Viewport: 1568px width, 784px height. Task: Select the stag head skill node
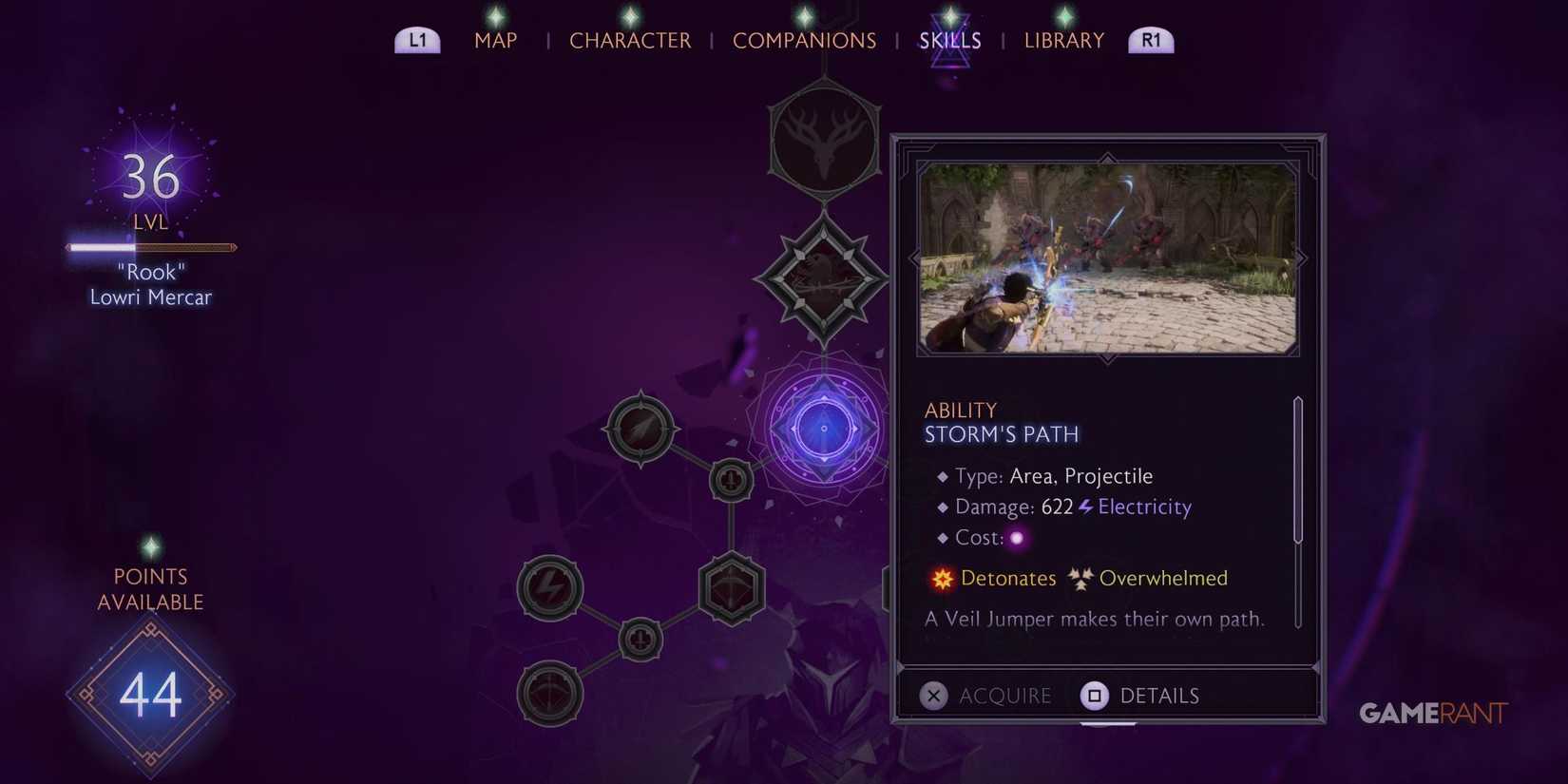click(823, 141)
